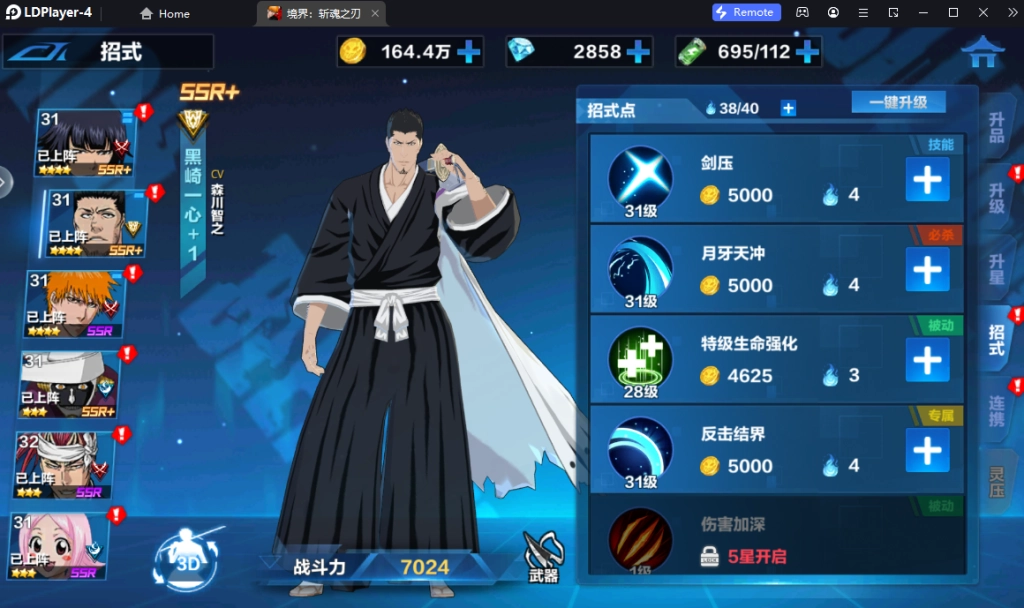
Task: Buy more diamonds with the plus button
Action: (637, 51)
